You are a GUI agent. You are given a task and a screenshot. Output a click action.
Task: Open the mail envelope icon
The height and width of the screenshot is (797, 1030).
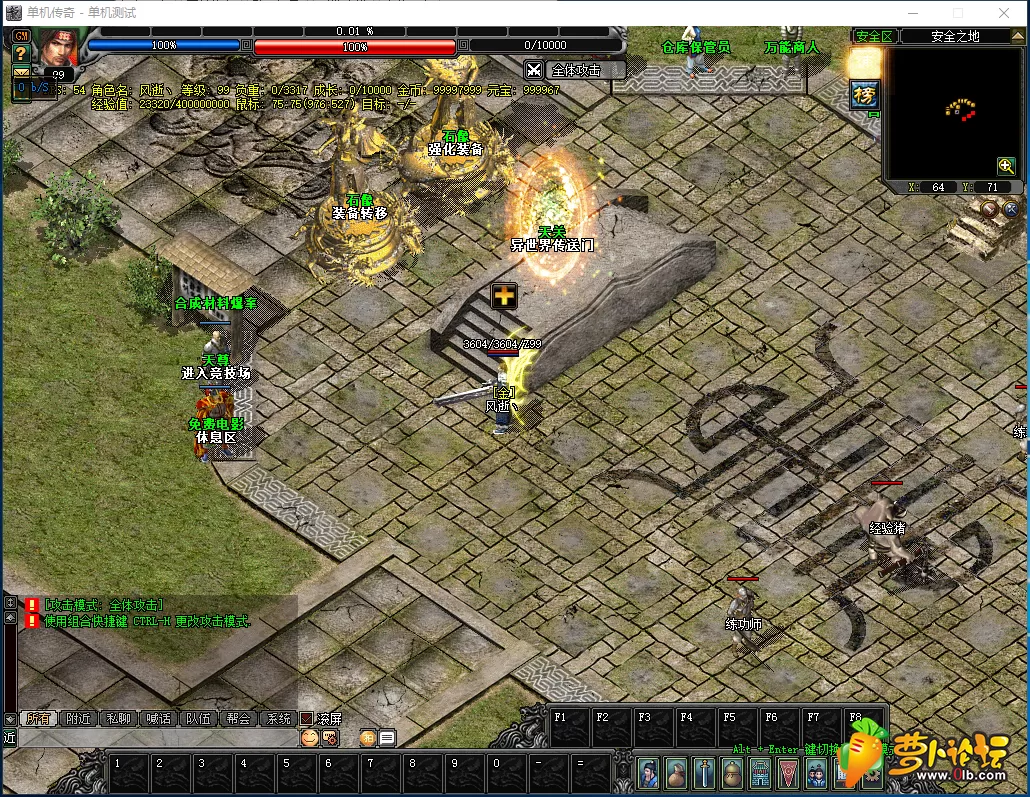(20, 72)
